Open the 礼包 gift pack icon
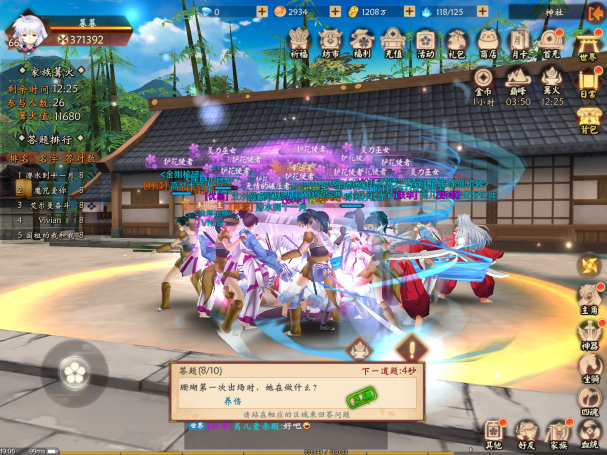Viewport: 607px width, 455px height. (x=457, y=40)
